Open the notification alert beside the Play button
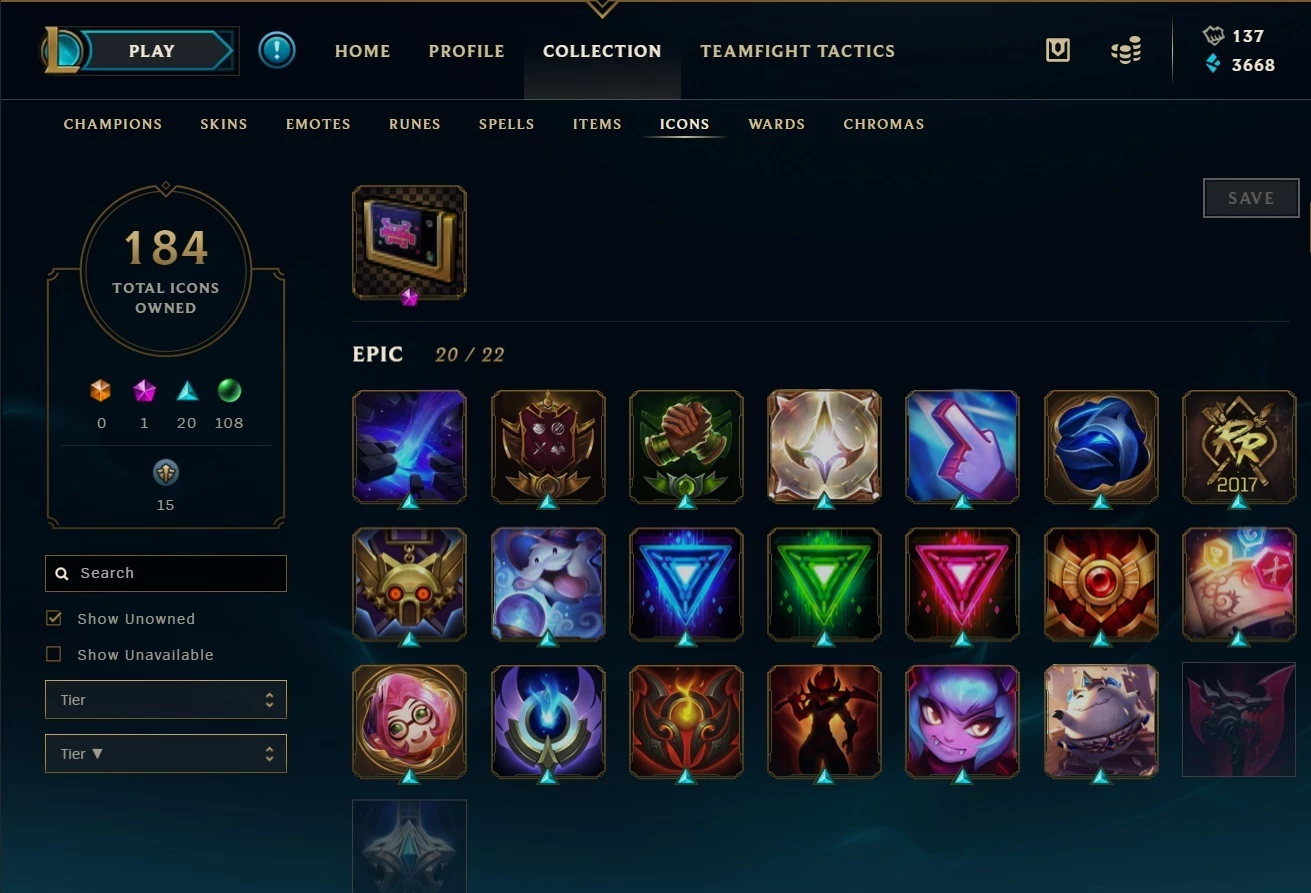 coord(277,49)
